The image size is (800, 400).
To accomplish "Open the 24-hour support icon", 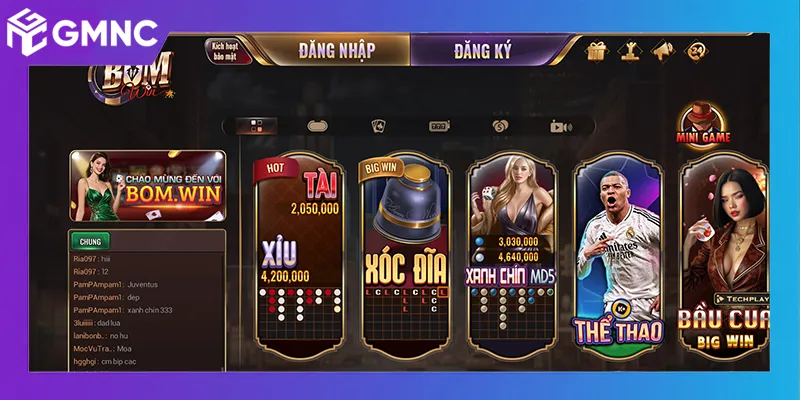I will coord(696,50).
